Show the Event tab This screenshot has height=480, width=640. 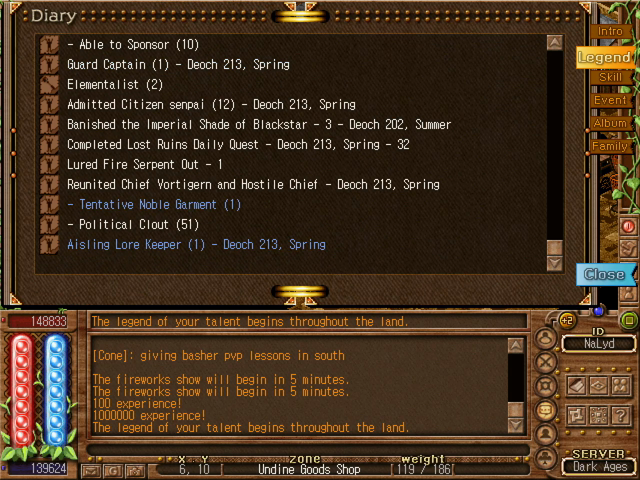pyautogui.click(x=610, y=100)
